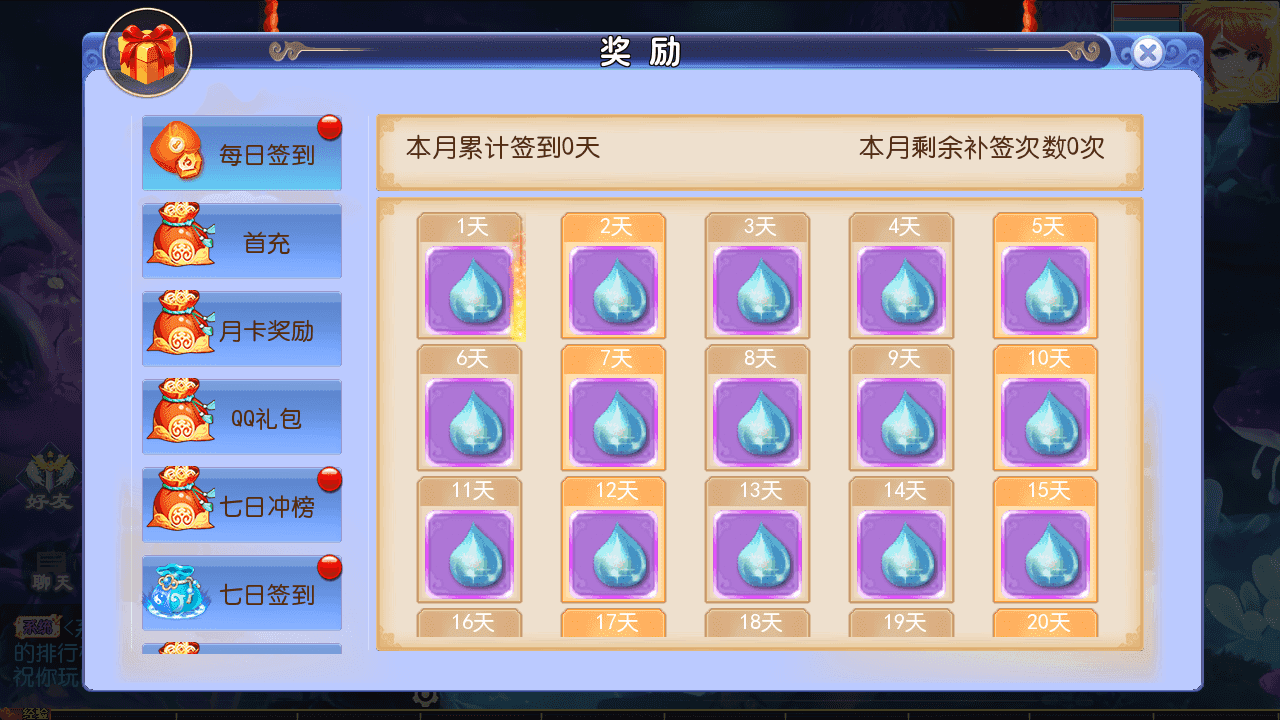Click the gift box icon in top-left corner
The image size is (1280, 720).
tap(148, 55)
